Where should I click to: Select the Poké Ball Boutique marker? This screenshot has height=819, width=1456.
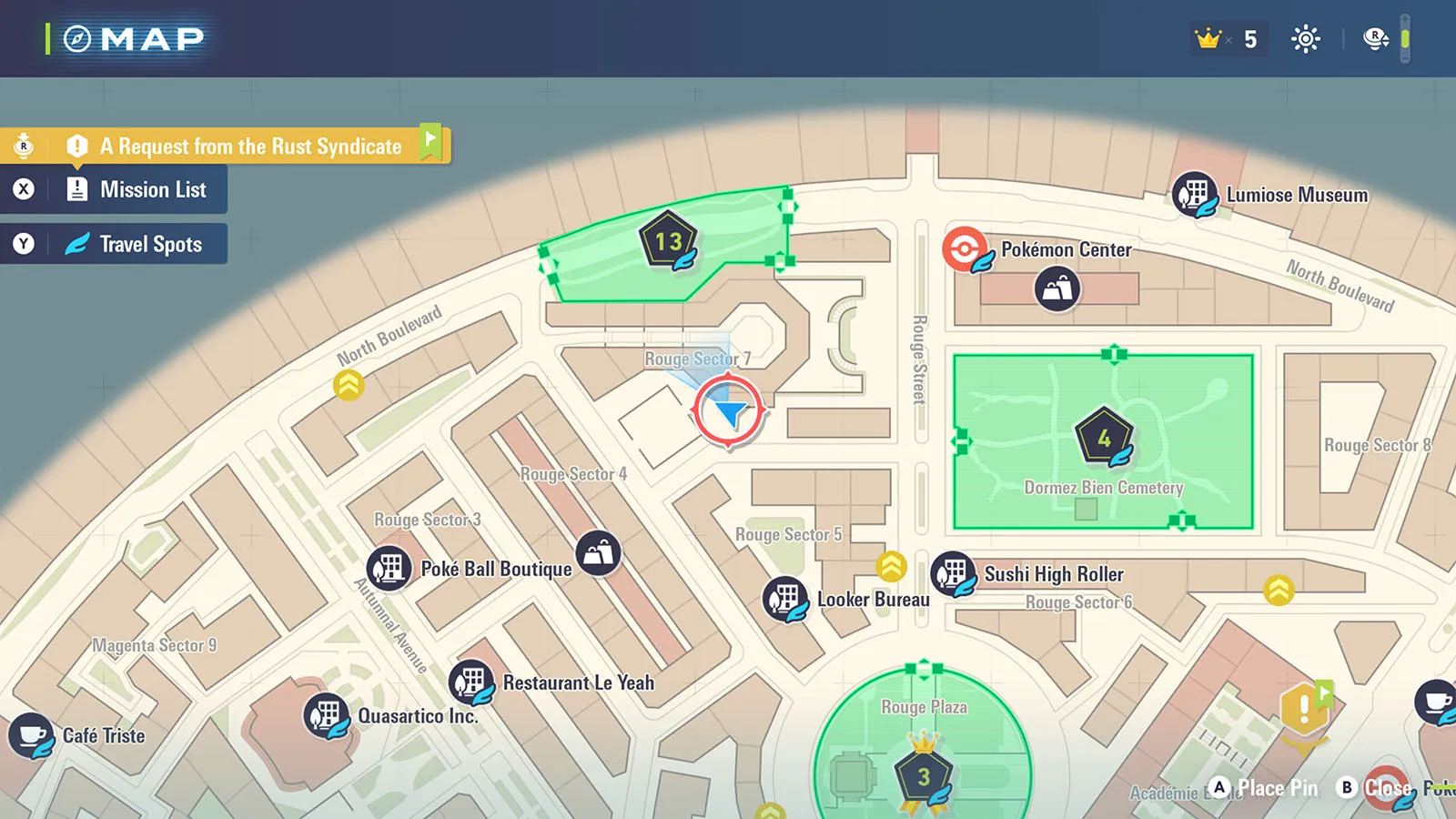[x=389, y=569]
